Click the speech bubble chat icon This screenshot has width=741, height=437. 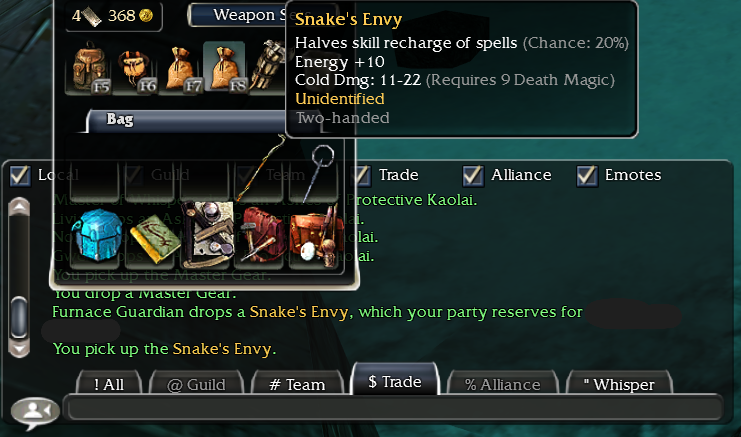click(33, 411)
